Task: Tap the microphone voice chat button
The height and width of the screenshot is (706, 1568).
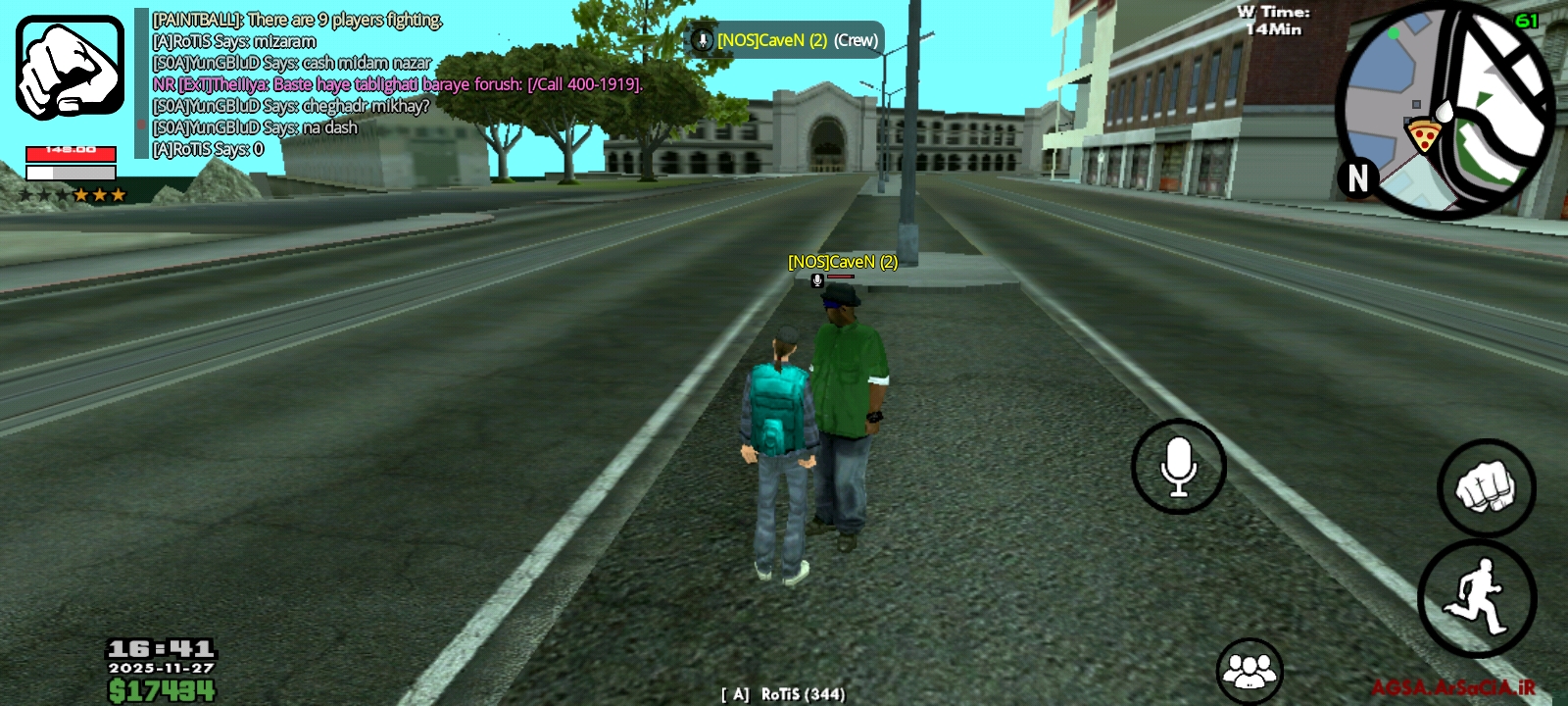Action: pyautogui.click(x=1178, y=467)
